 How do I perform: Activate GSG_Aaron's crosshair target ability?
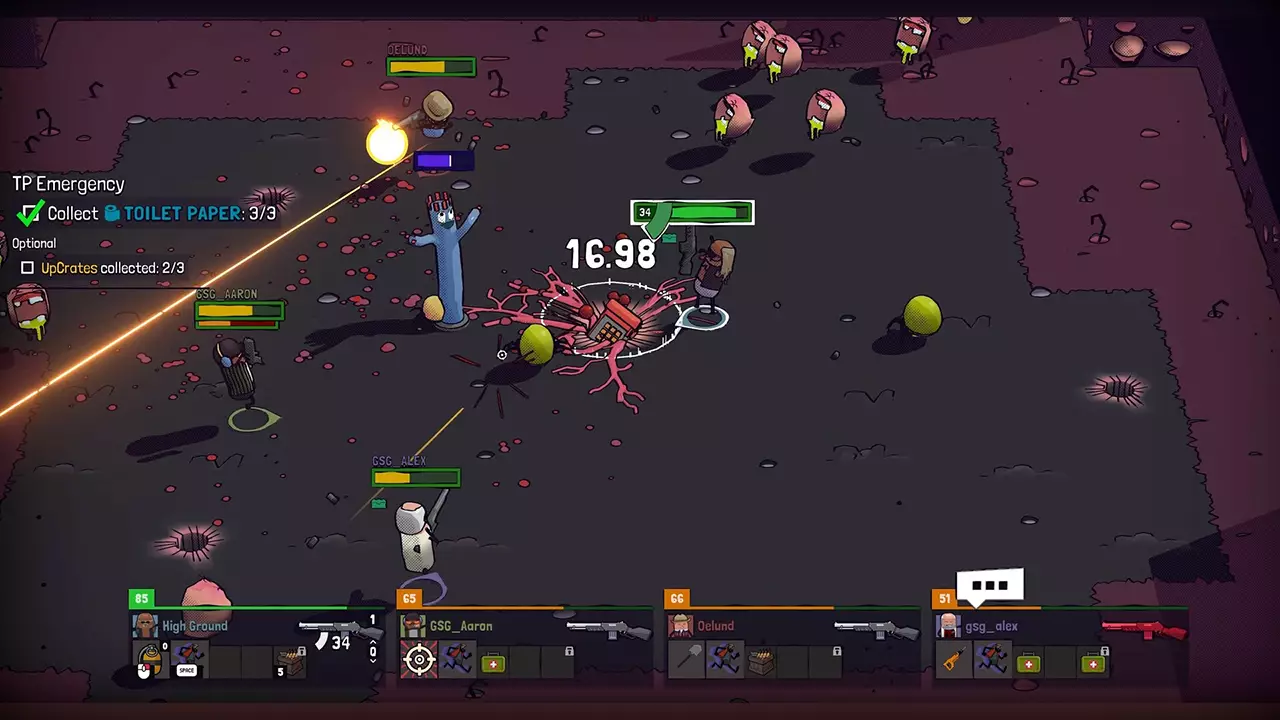(x=419, y=660)
